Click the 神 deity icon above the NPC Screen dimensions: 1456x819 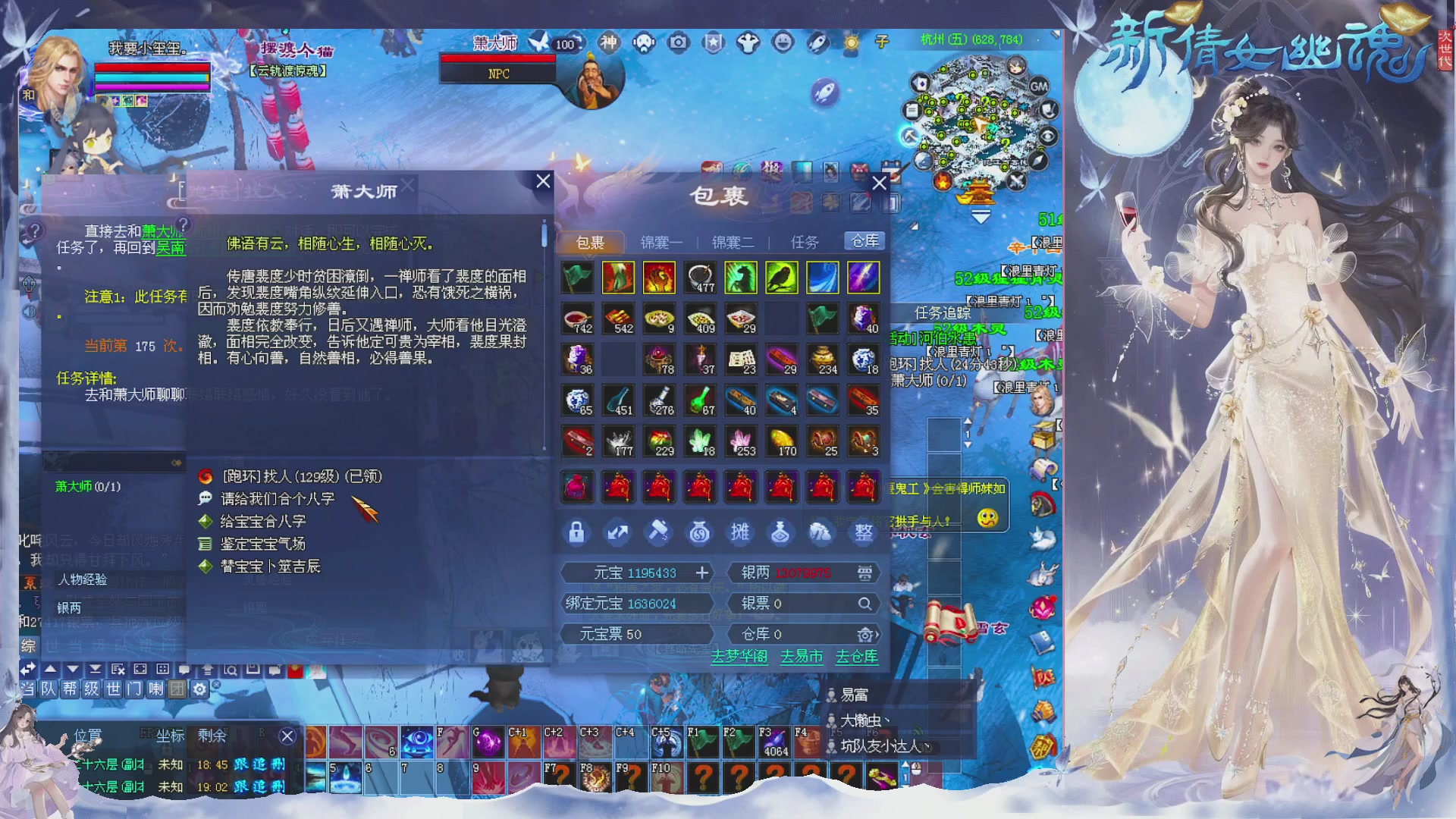pos(610,44)
